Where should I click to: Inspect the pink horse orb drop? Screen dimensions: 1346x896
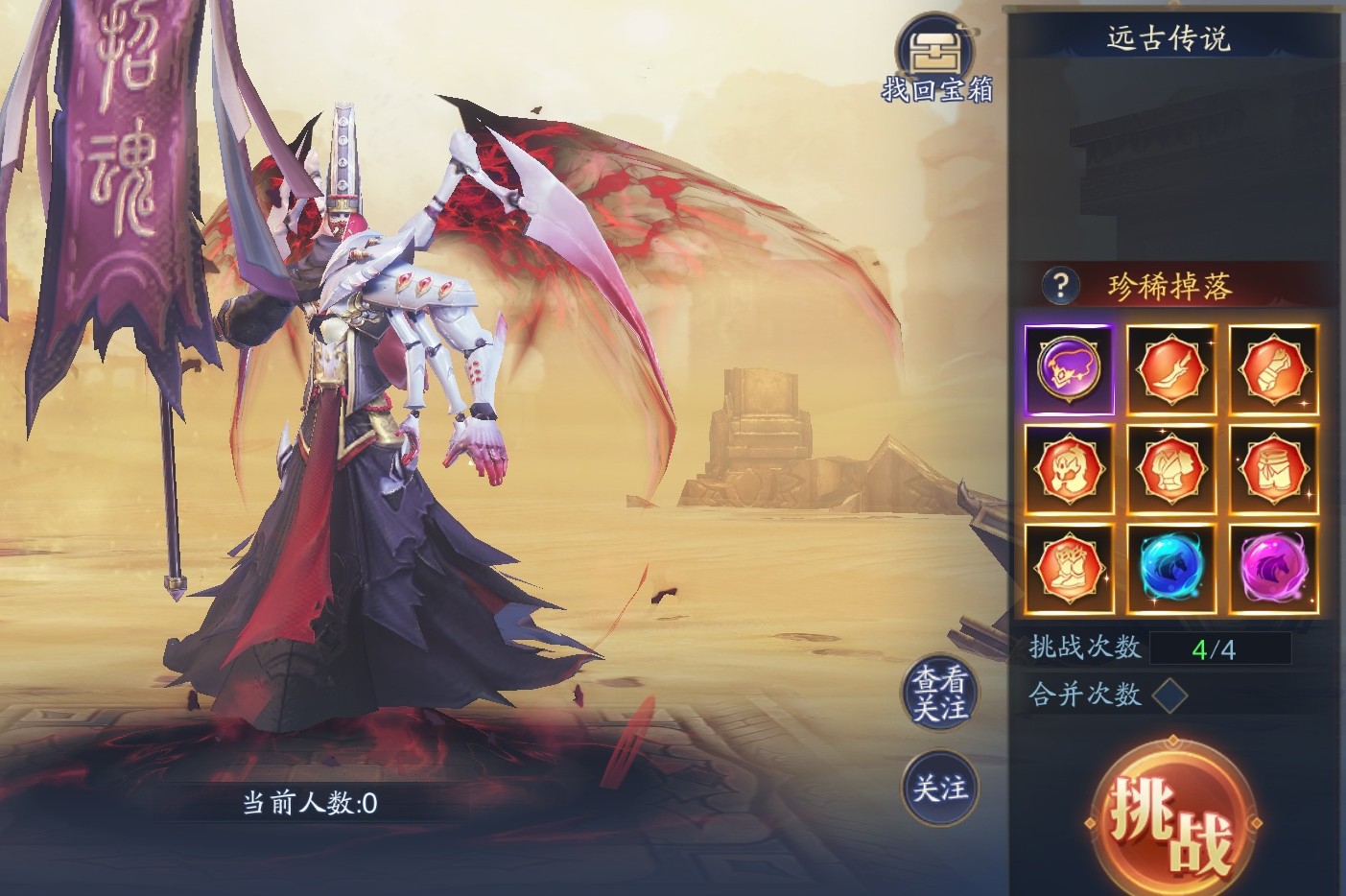pos(1273,569)
